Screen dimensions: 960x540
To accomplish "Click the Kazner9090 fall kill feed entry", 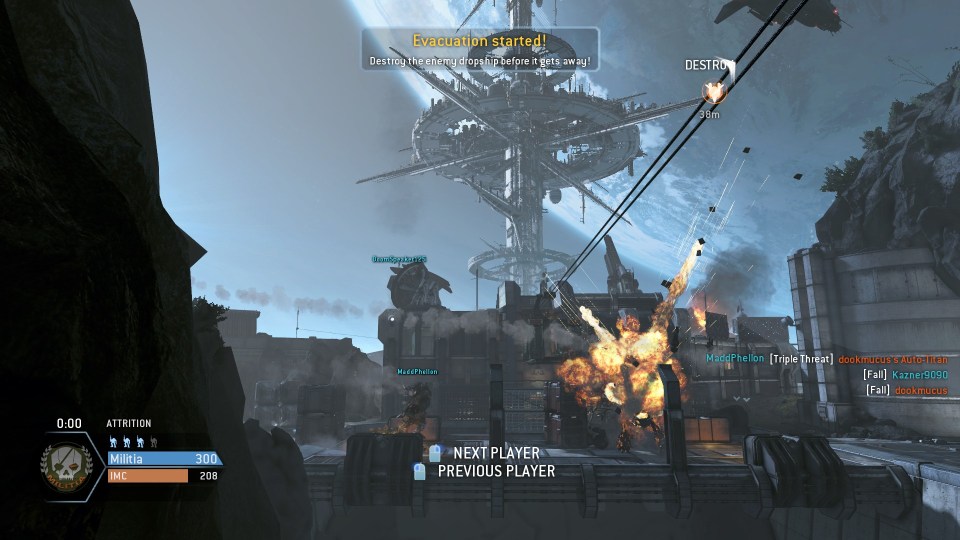I will (x=904, y=374).
